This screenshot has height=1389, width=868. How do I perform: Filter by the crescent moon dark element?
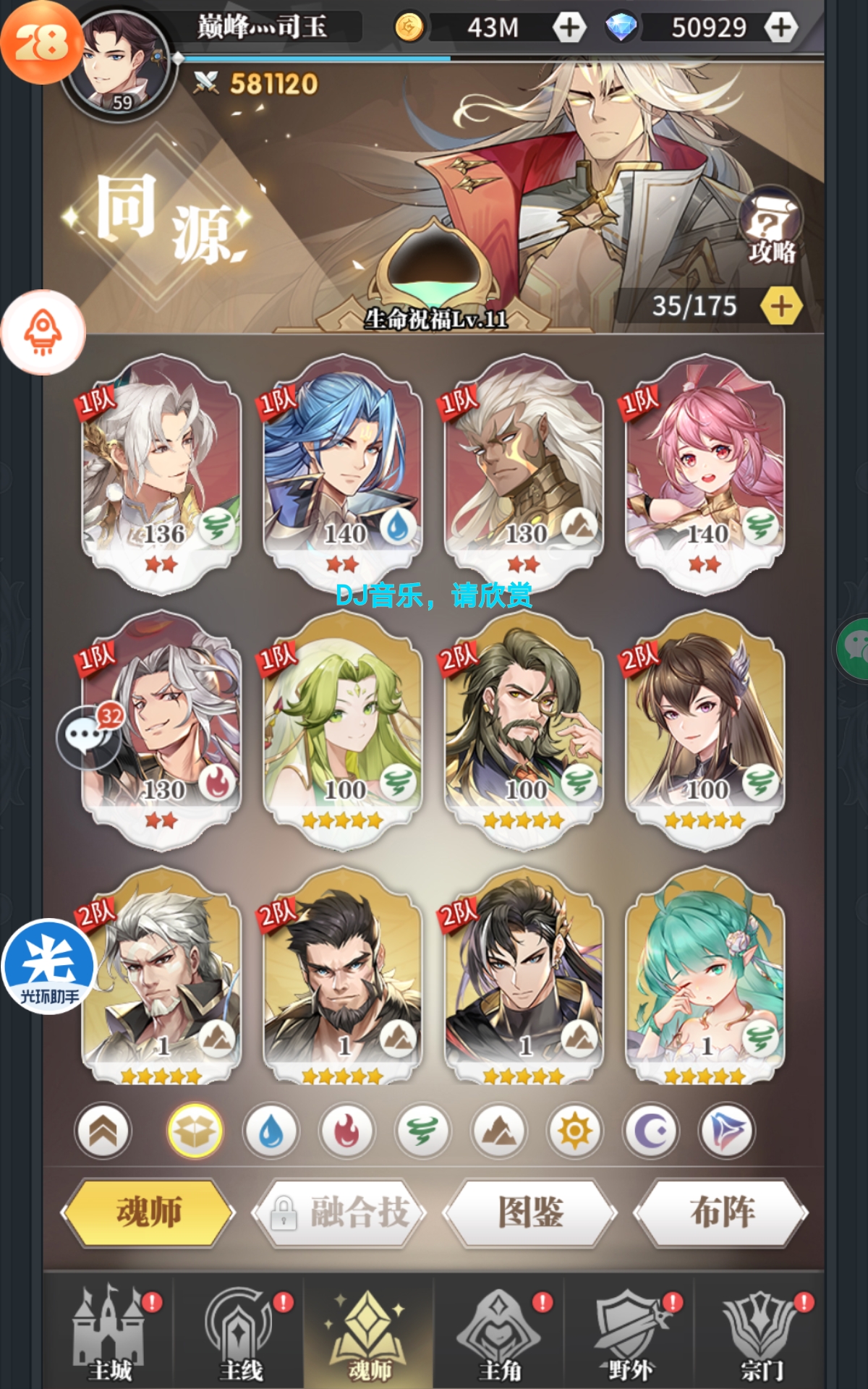pyautogui.click(x=651, y=1131)
